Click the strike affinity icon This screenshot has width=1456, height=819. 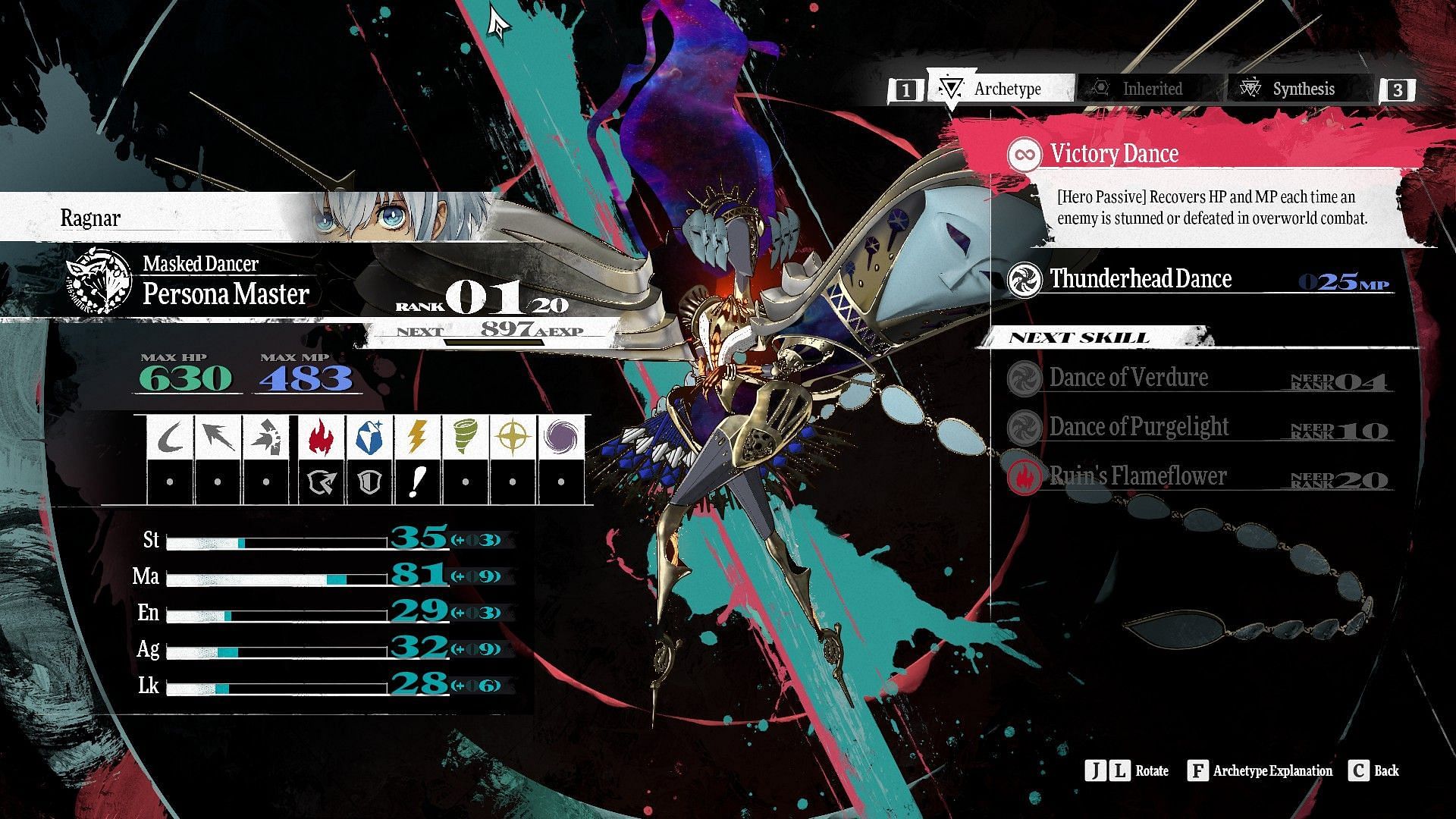265,437
